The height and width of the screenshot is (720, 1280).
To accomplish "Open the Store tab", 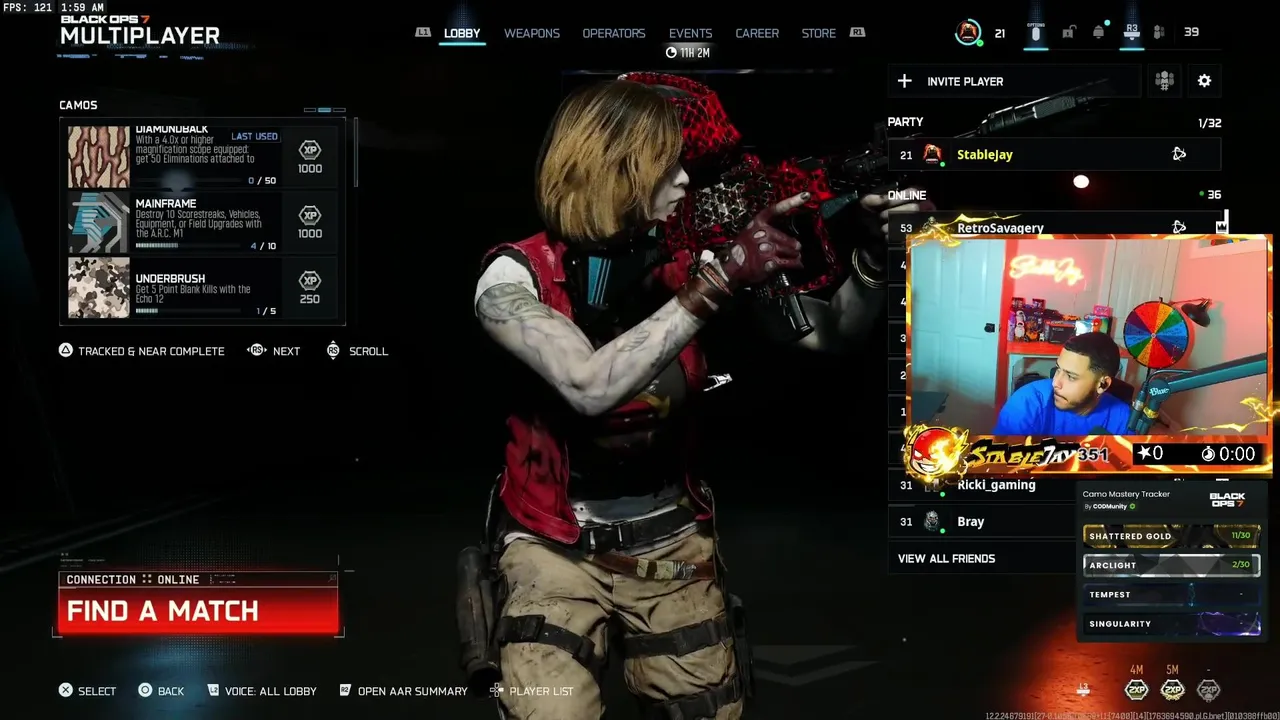I will (818, 33).
